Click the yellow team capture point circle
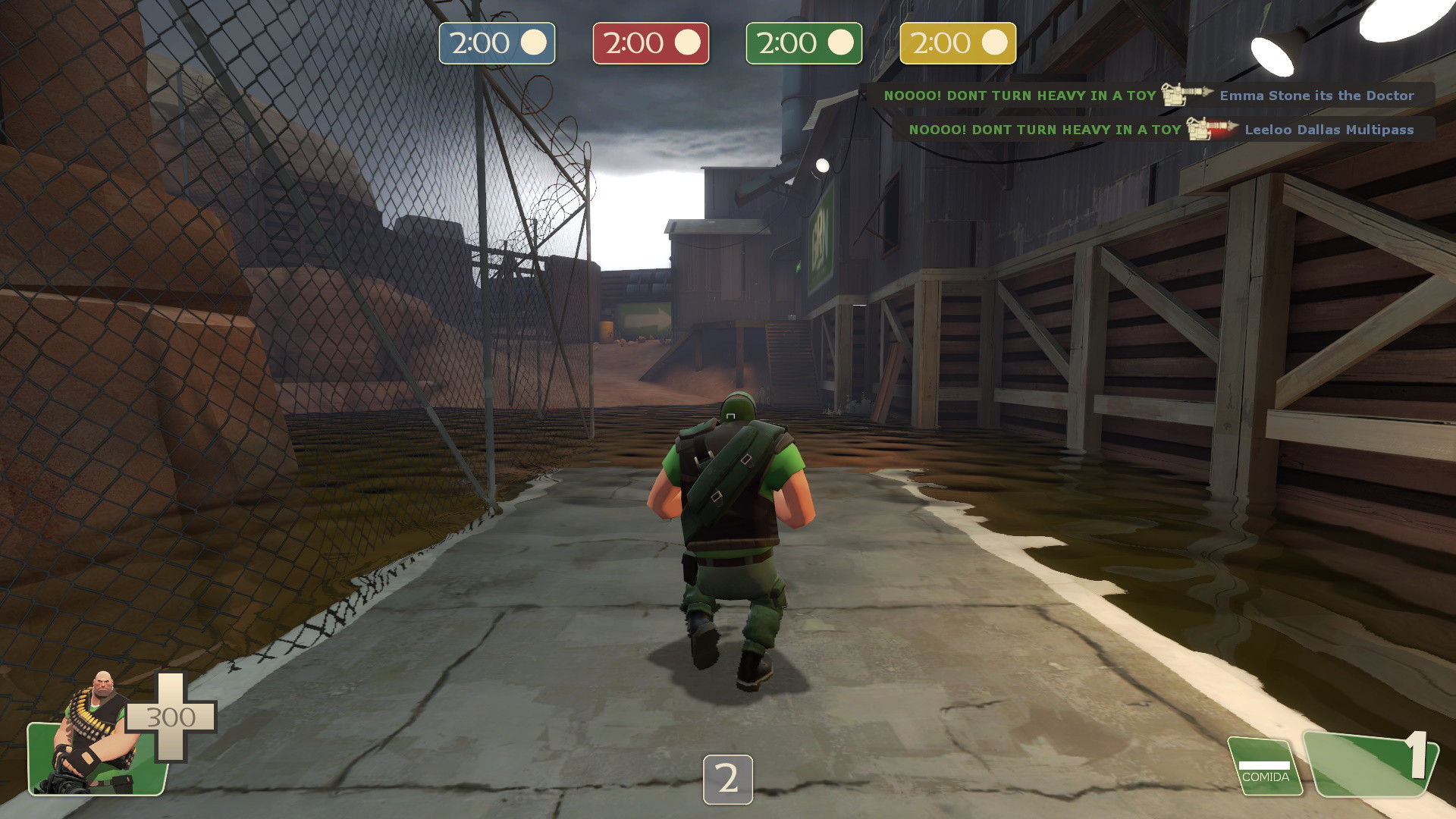Viewport: 1456px width, 819px height. coord(996,43)
